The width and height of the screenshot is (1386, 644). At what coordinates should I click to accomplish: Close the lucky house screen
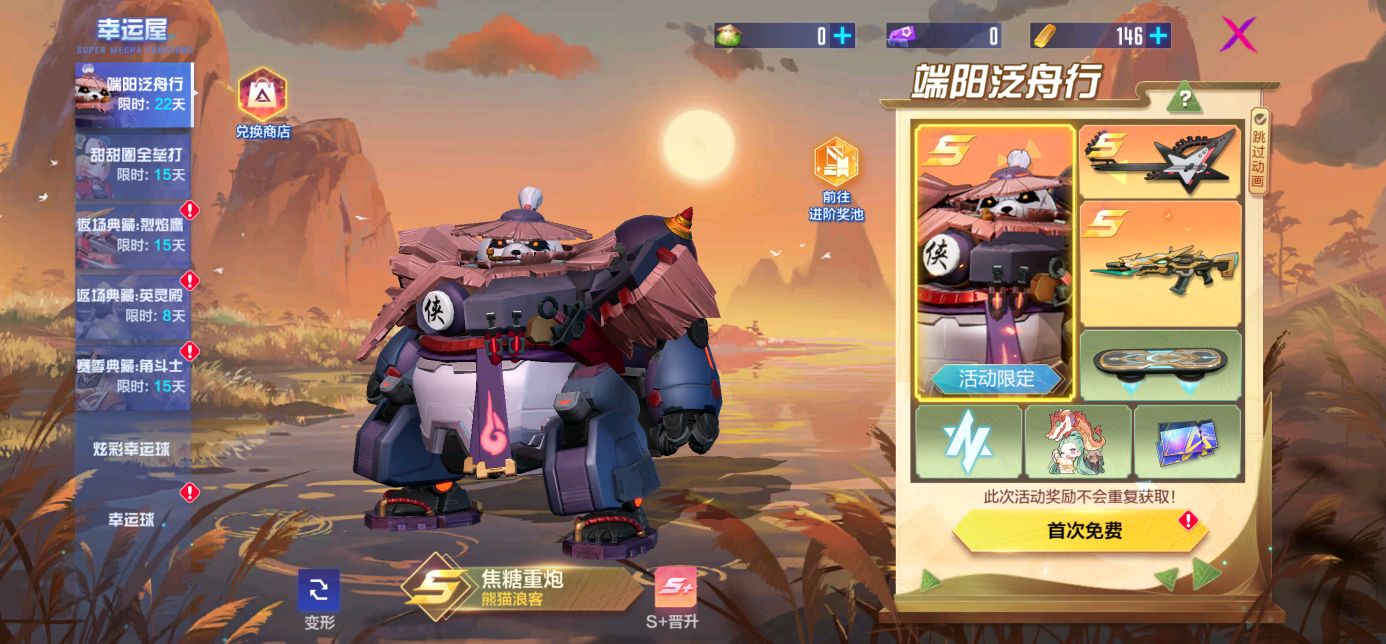click(1238, 35)
